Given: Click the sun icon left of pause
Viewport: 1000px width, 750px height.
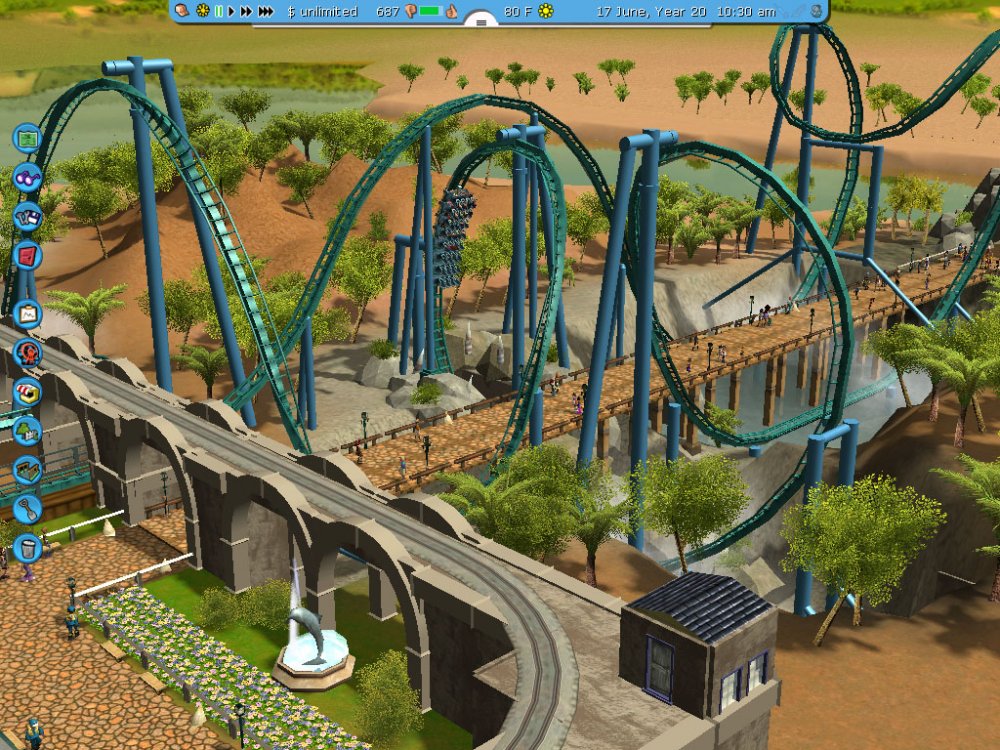Looking at the screenshot, I should coord(202,11).
